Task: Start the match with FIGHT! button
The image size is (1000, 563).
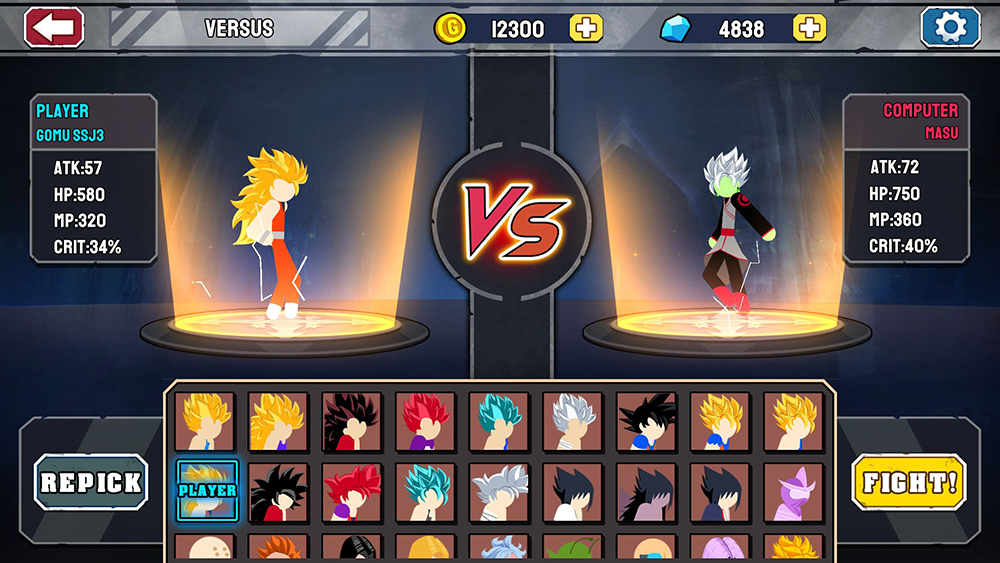Action: click(x=908, y=482)
